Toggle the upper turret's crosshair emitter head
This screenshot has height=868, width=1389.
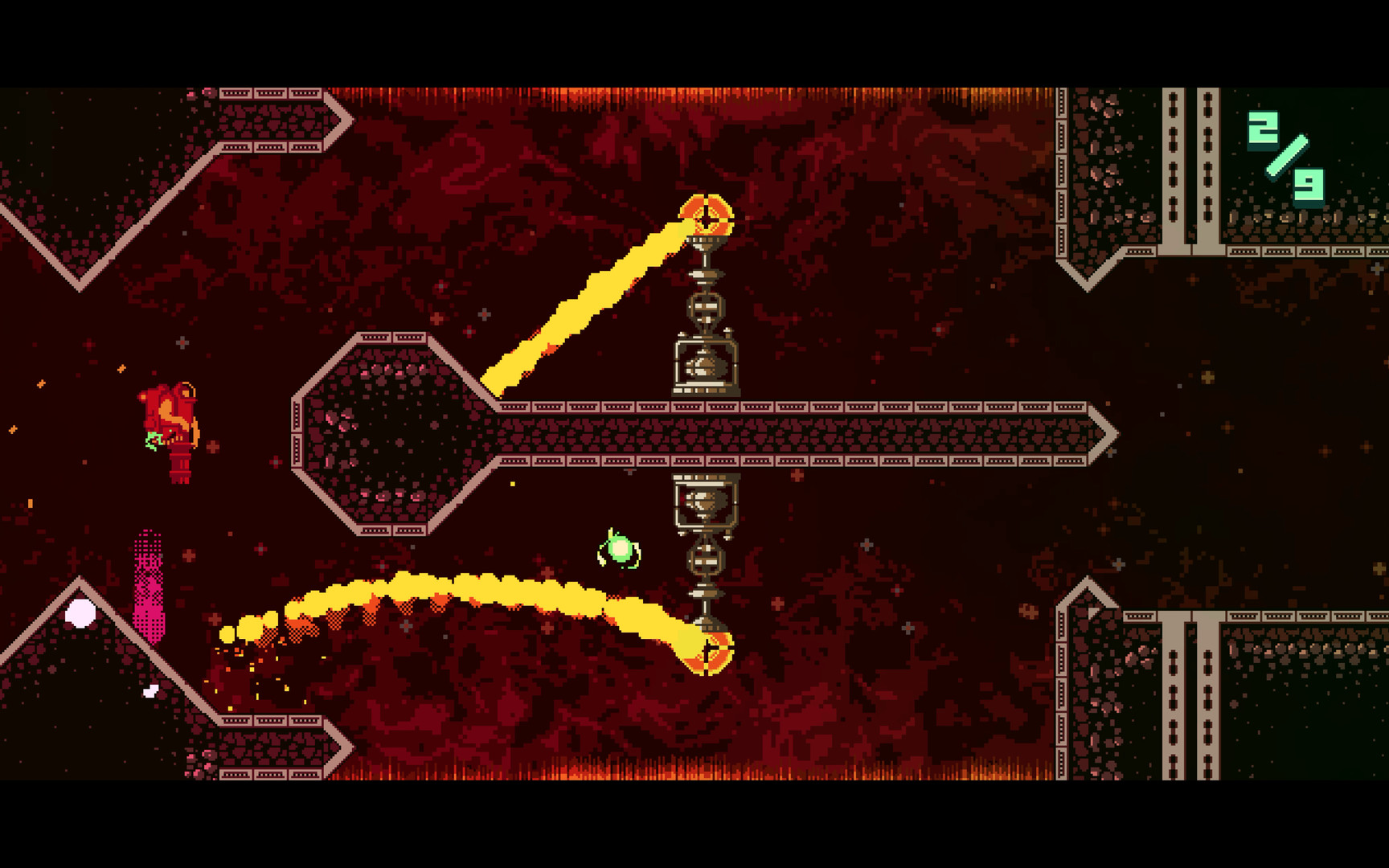[706, 213]
